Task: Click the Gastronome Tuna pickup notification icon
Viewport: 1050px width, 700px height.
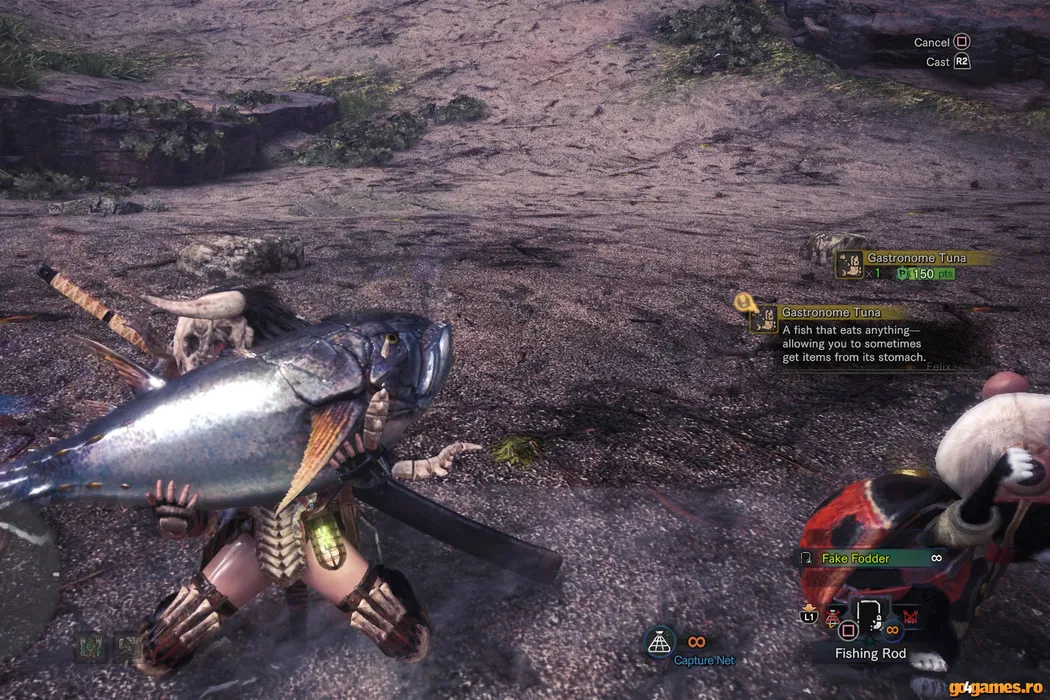Action: coord(850,265)
